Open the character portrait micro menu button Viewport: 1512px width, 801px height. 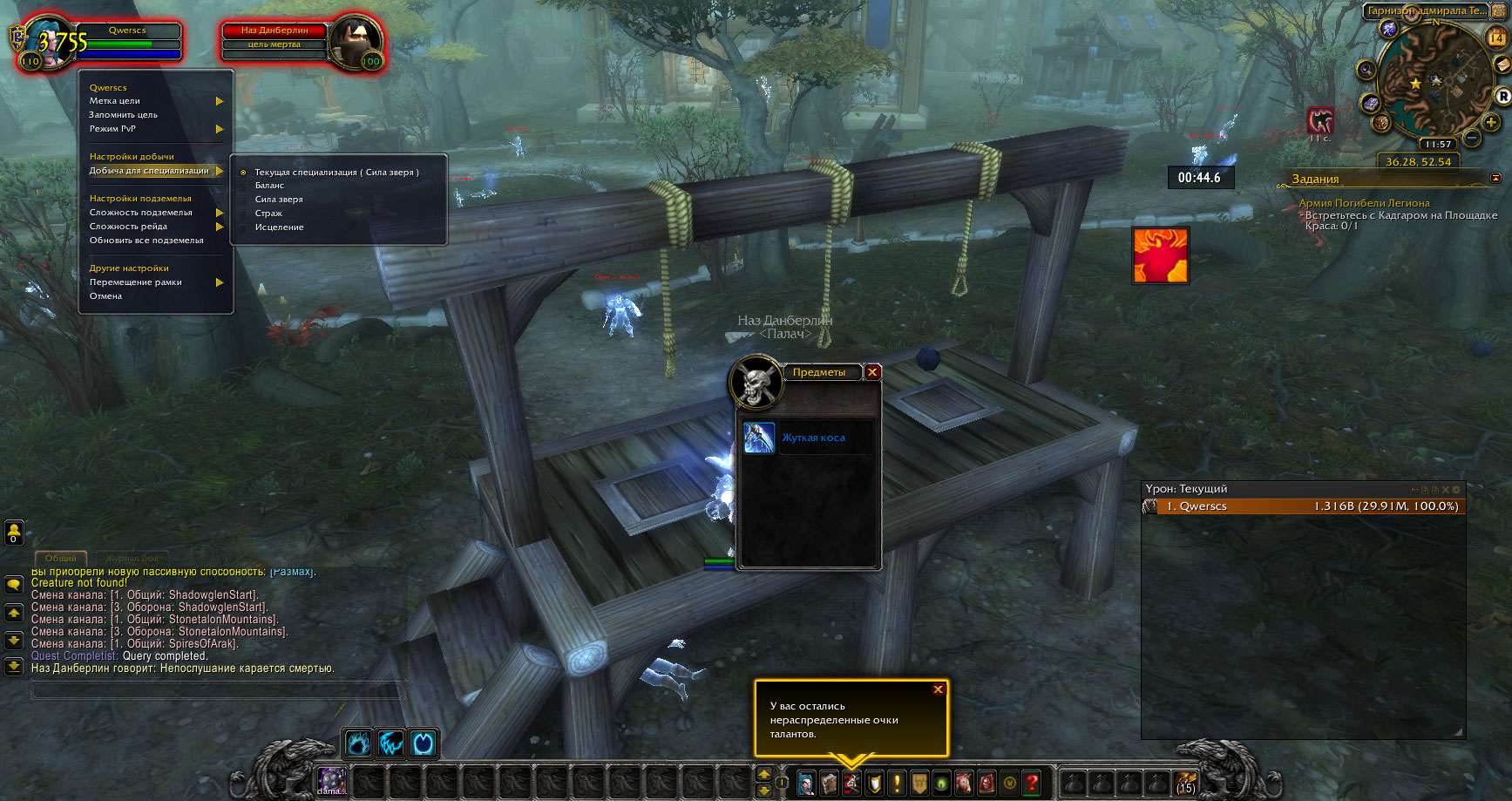coord(806,783)
